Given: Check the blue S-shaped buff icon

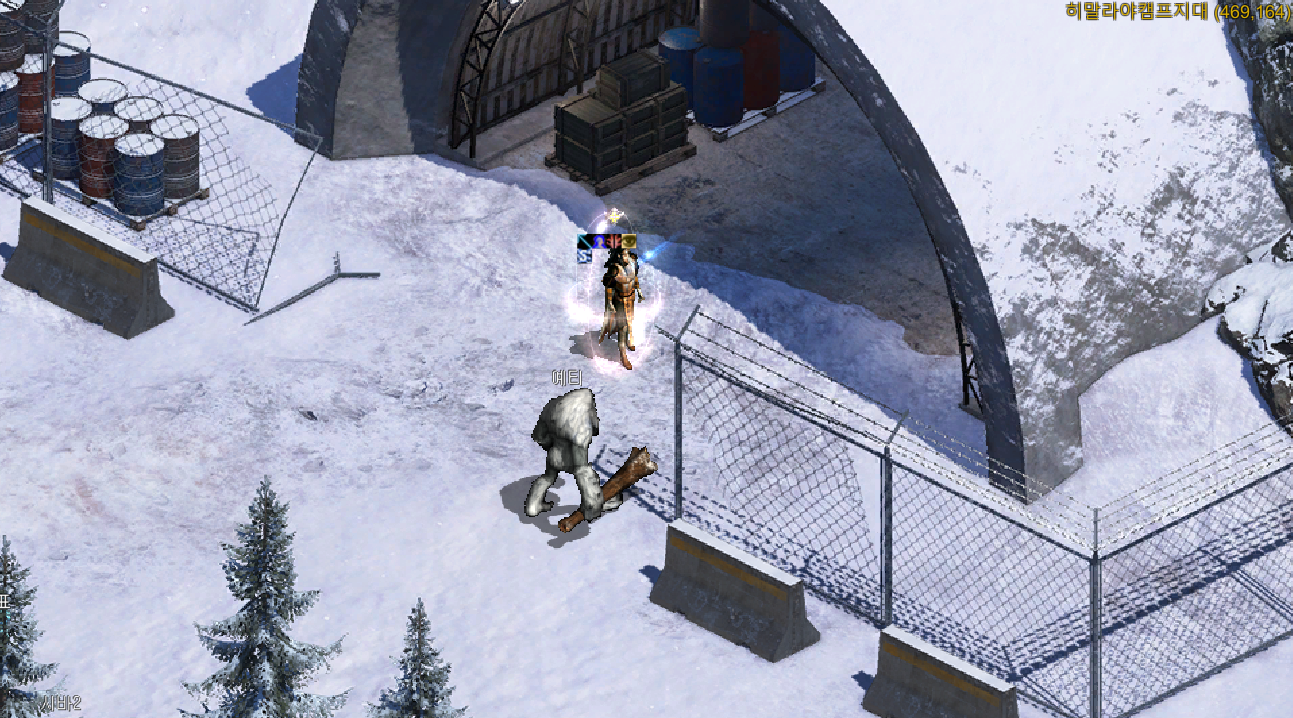Looking at the screenshot, I should click(585, 256).
